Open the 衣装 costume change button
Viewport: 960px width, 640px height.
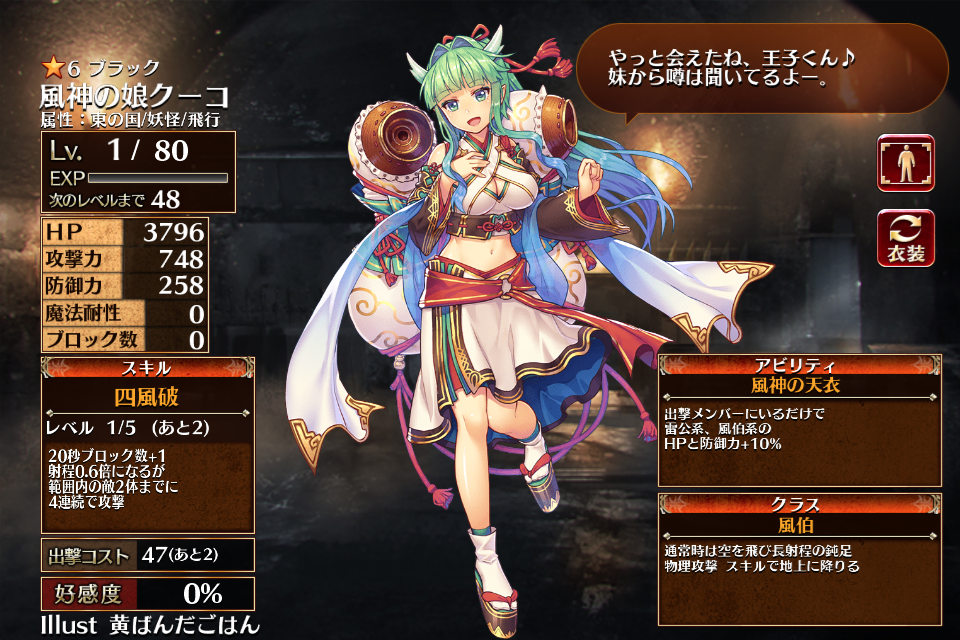(906, 239)
